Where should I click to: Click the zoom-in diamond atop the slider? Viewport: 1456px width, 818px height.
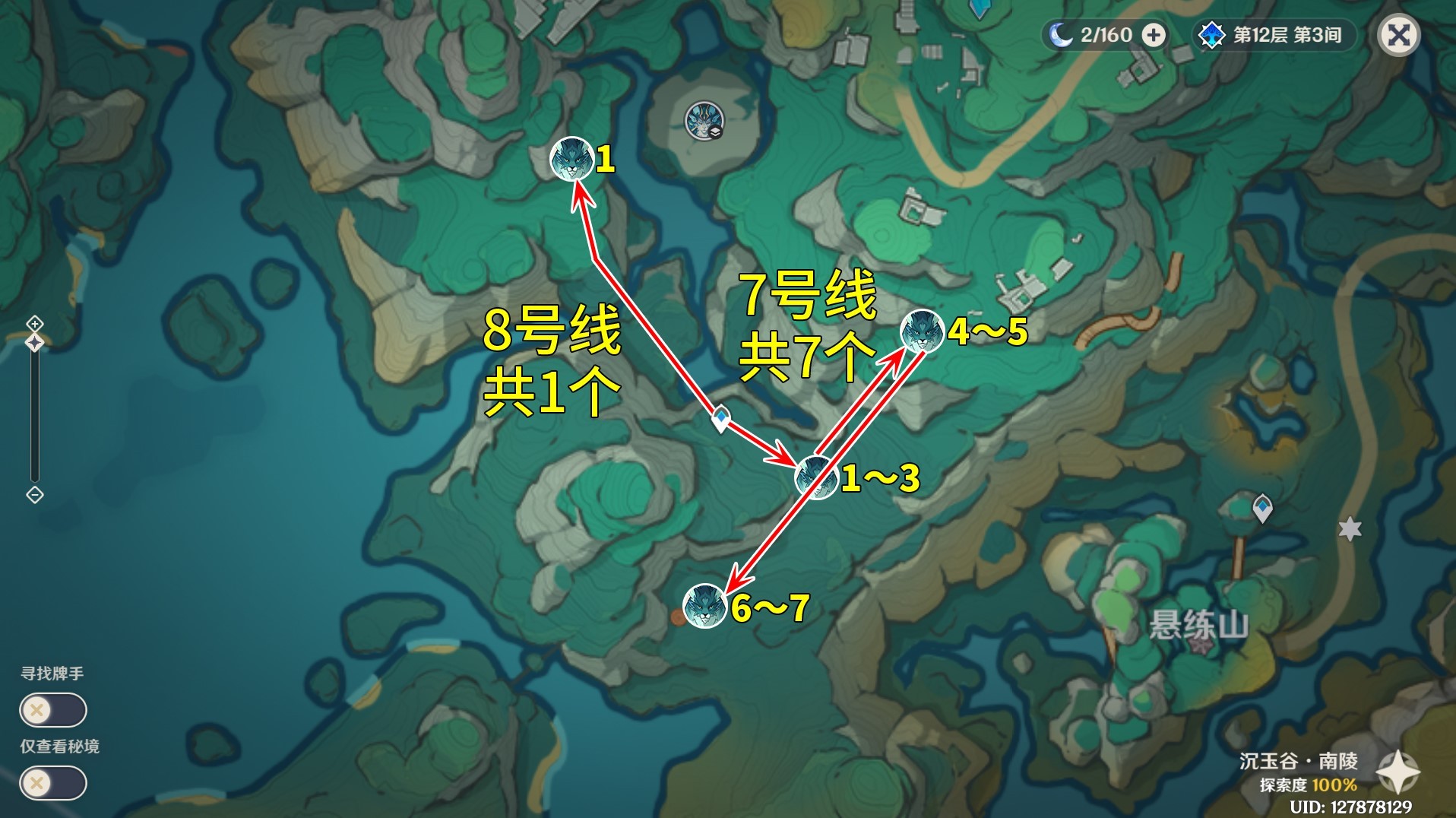point(33,324)
